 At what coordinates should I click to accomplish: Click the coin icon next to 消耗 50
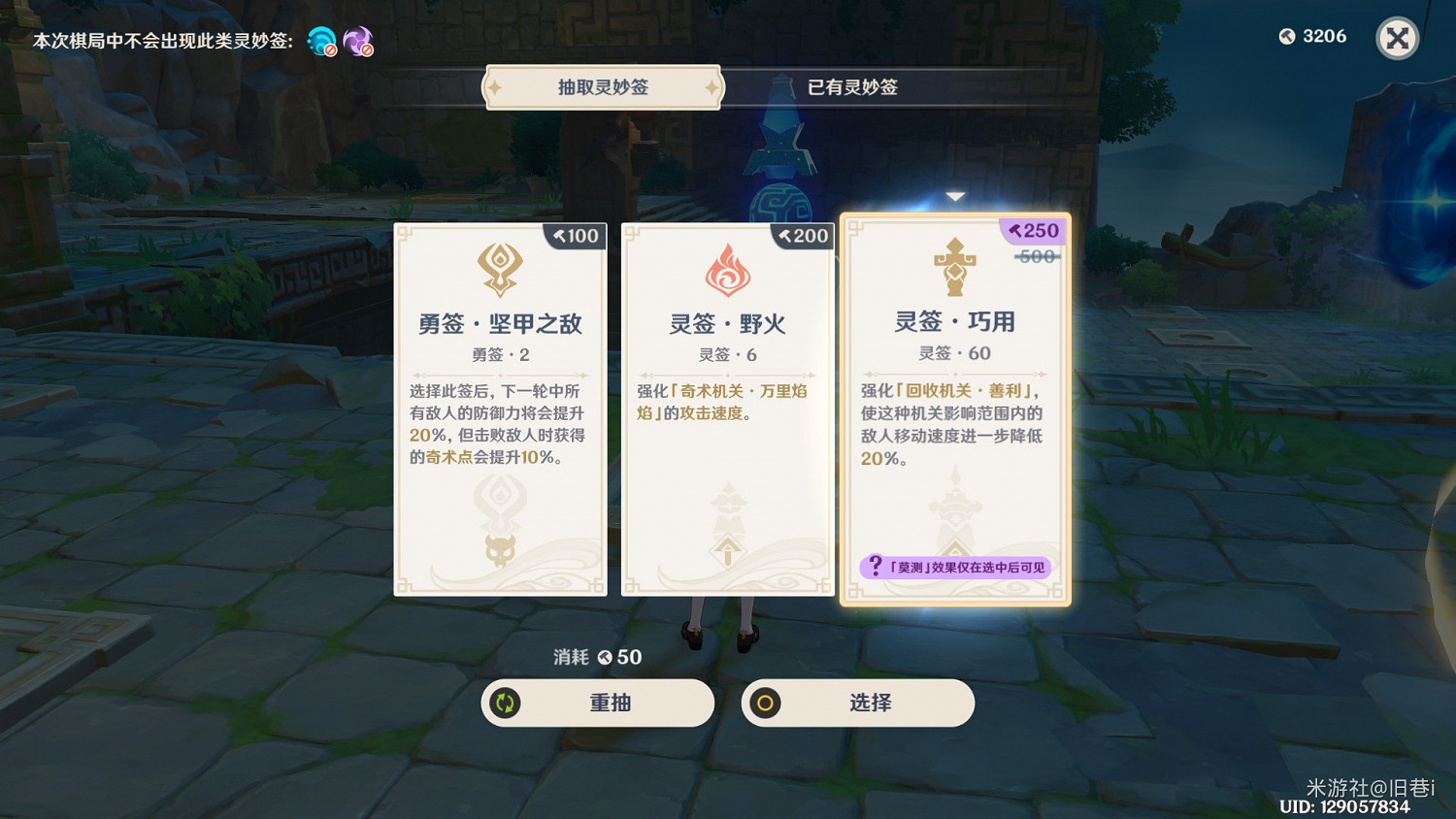point(606,657)
